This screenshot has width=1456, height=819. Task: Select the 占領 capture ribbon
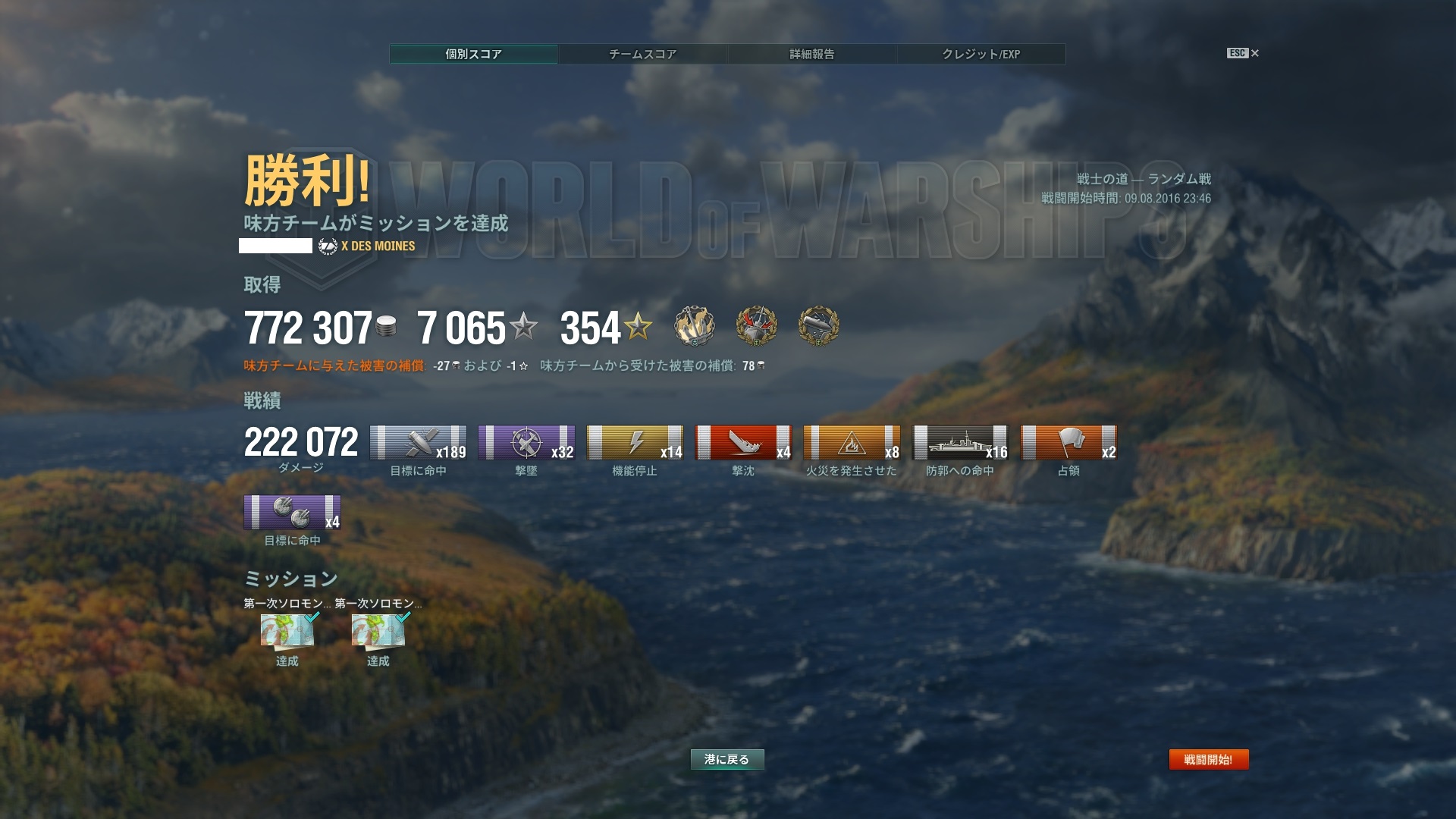1068,443
